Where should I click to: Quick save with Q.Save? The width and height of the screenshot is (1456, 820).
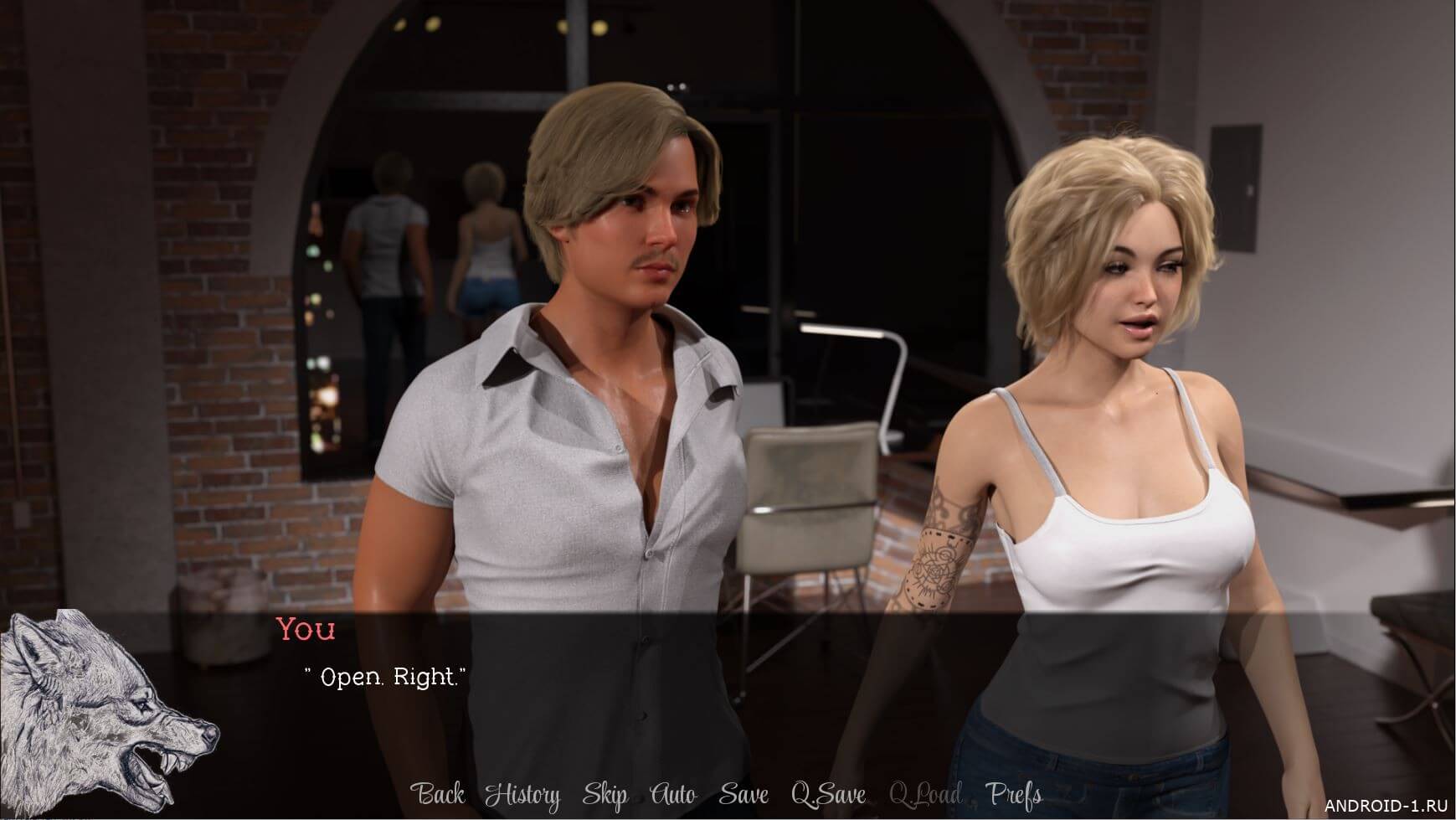(x=828, y=794)
